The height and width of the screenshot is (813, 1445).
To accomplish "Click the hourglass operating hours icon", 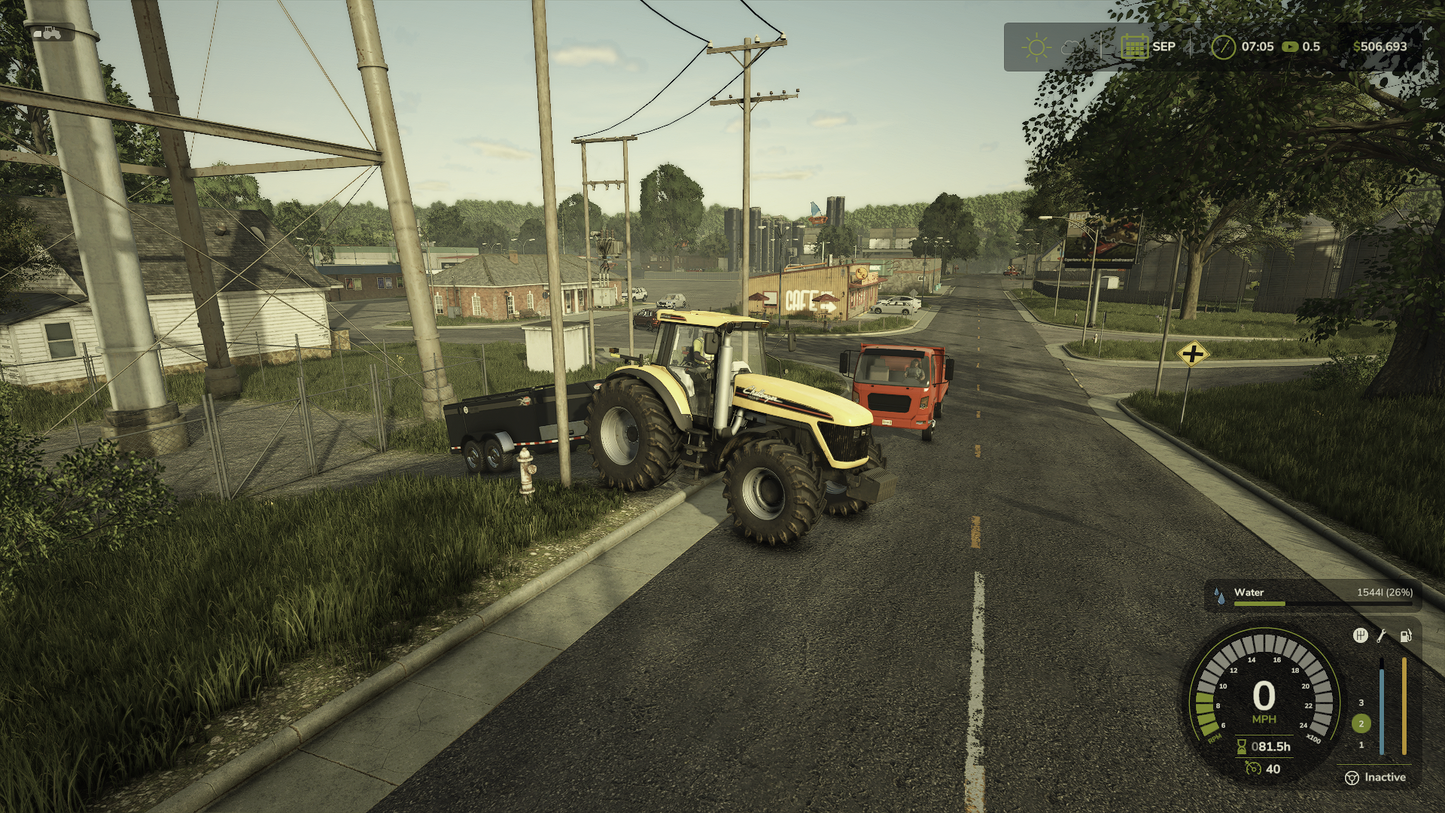I will coord(1242,746).
